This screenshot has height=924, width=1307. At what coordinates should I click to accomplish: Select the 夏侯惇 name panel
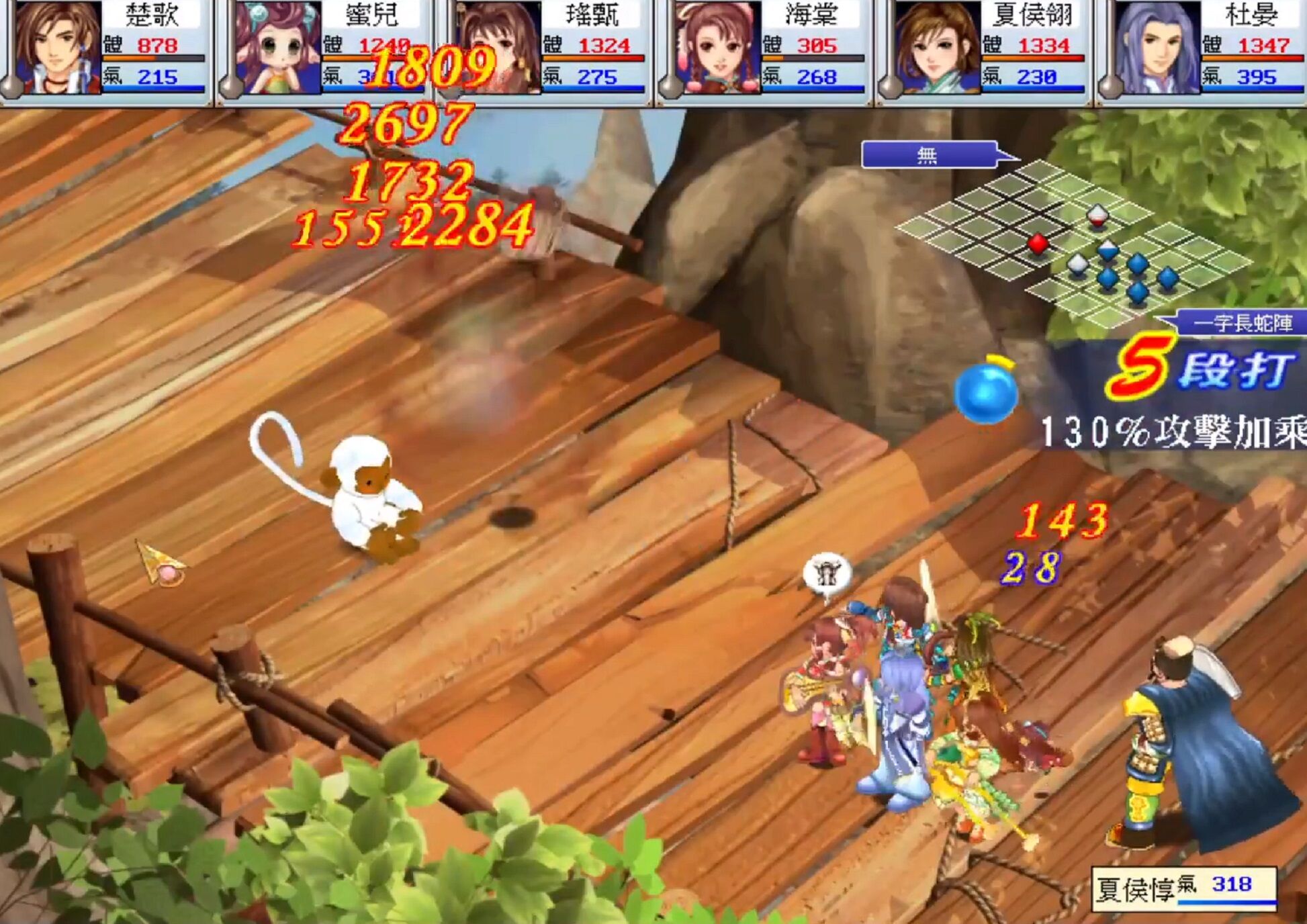tap(1183, 889)
